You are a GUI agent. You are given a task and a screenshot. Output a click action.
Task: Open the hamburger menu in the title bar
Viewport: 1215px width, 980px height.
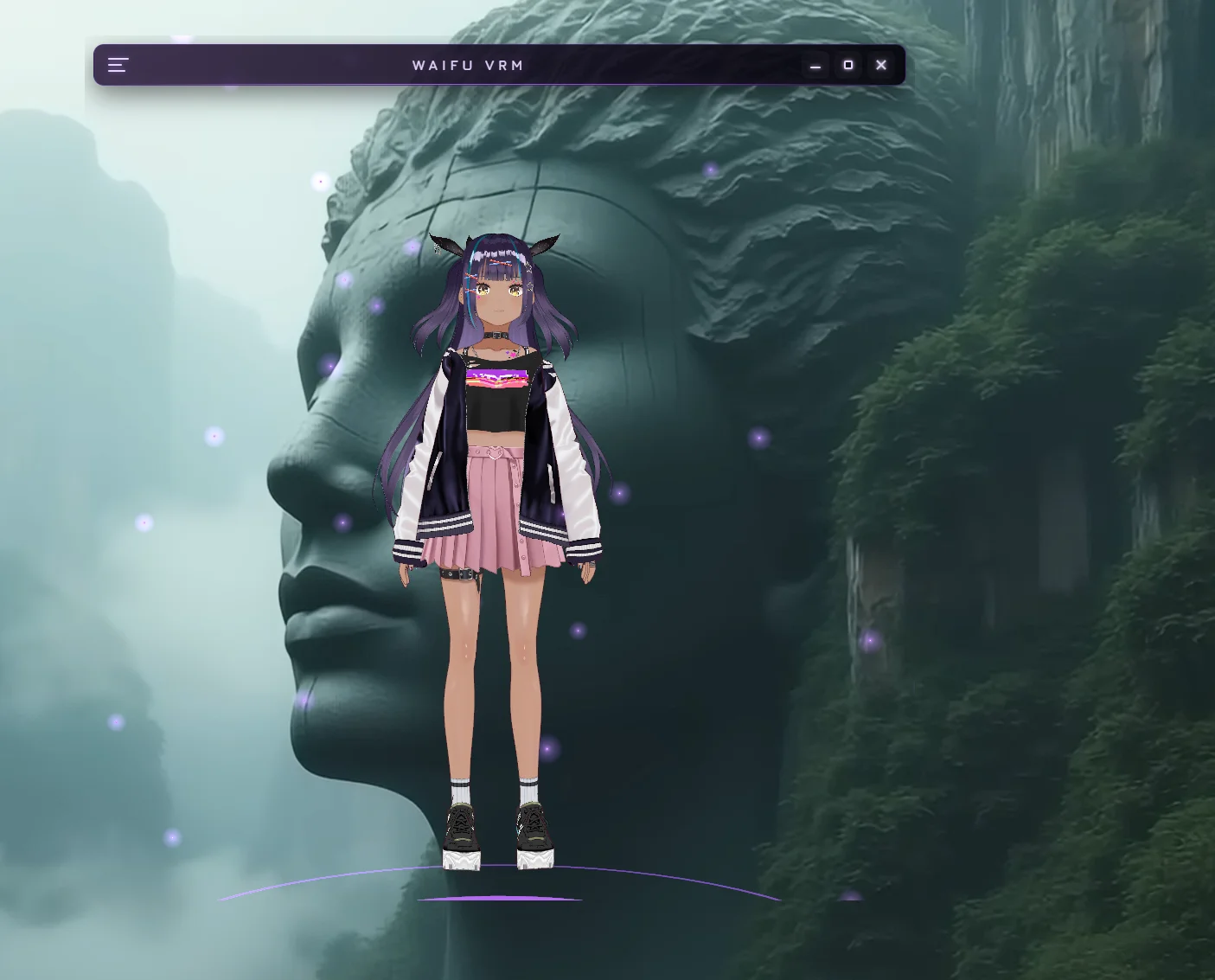(118, 65)
